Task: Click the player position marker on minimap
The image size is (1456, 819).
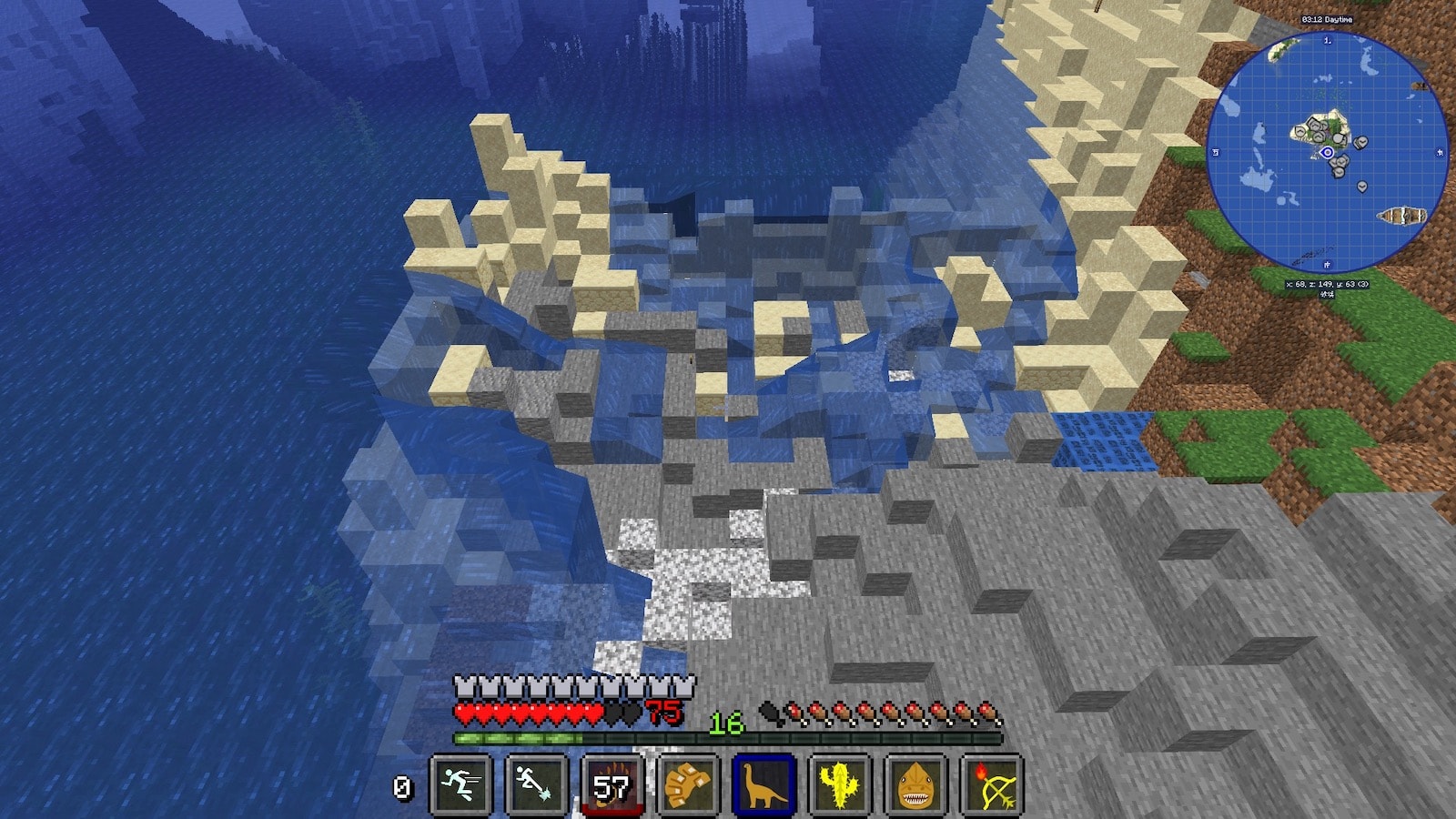Action: tap(1328, 153)
